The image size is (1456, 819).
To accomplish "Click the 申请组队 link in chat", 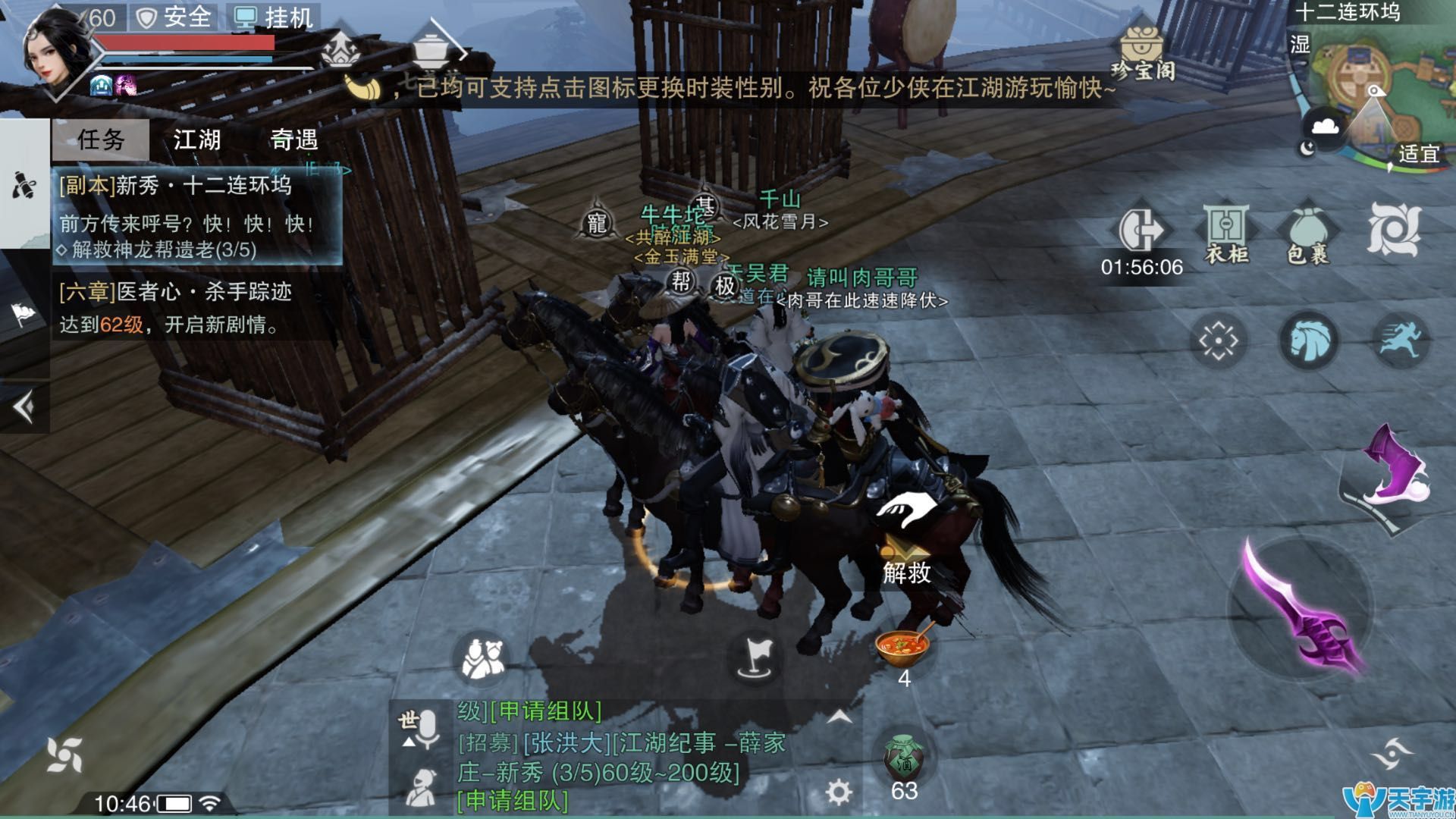I will pos(513,801).
